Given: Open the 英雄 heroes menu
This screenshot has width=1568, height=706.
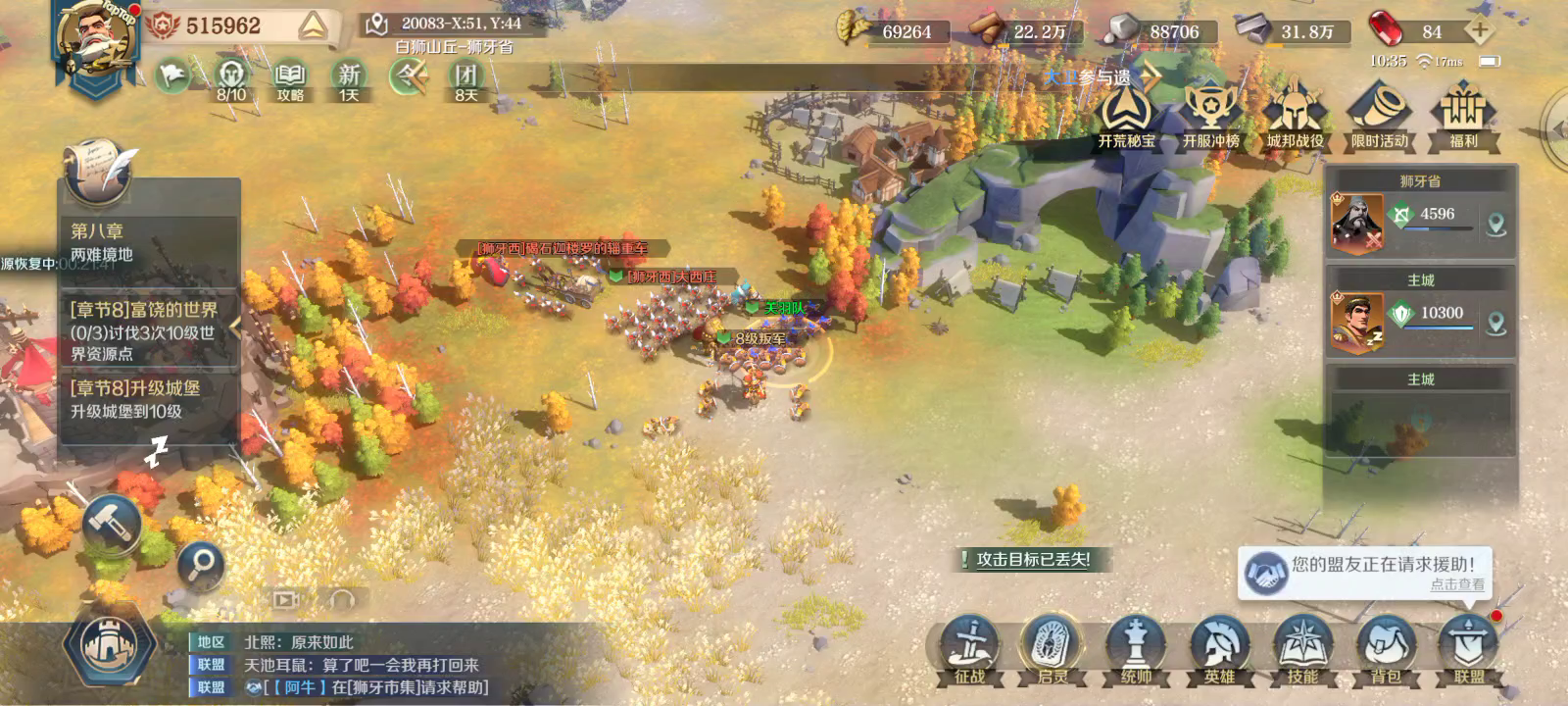Looking at the screenshot, I should 1219,650.
